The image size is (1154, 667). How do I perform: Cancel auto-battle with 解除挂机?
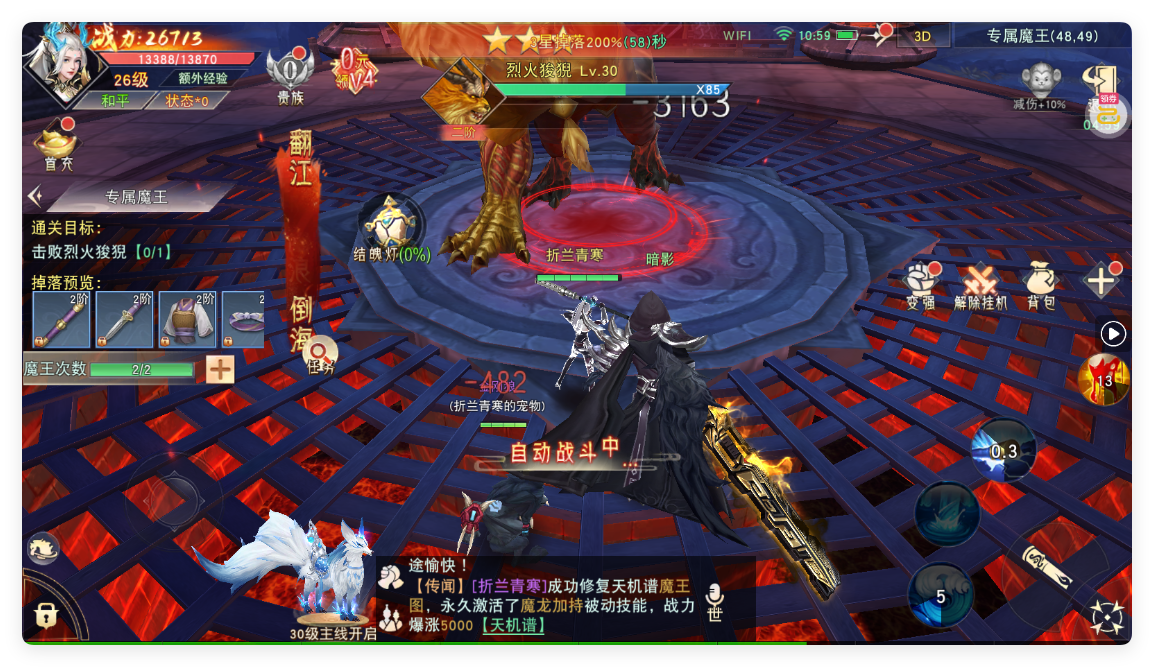point(981,285)
